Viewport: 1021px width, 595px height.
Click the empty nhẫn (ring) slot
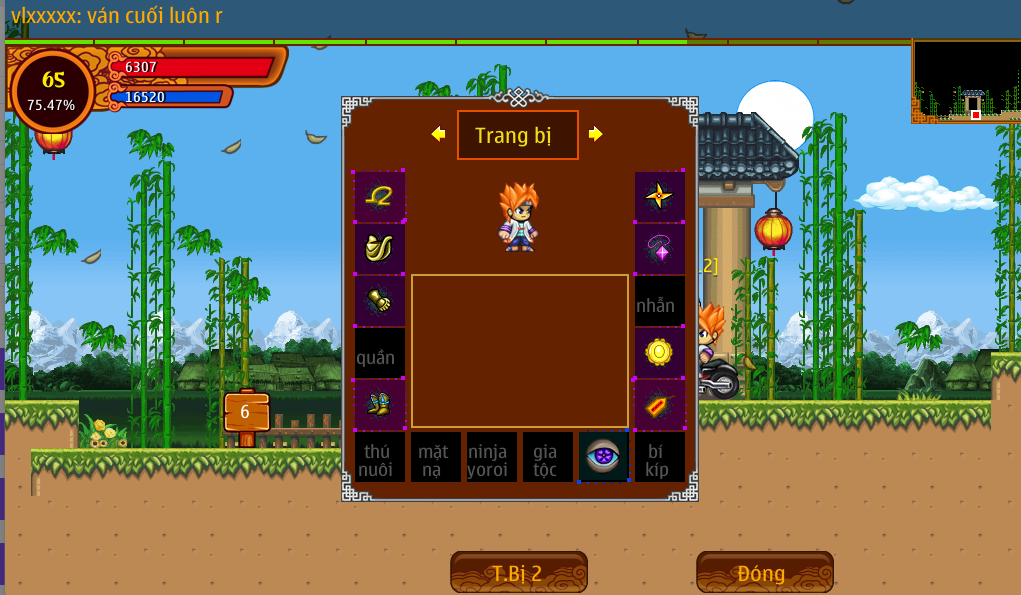[660, 301]
